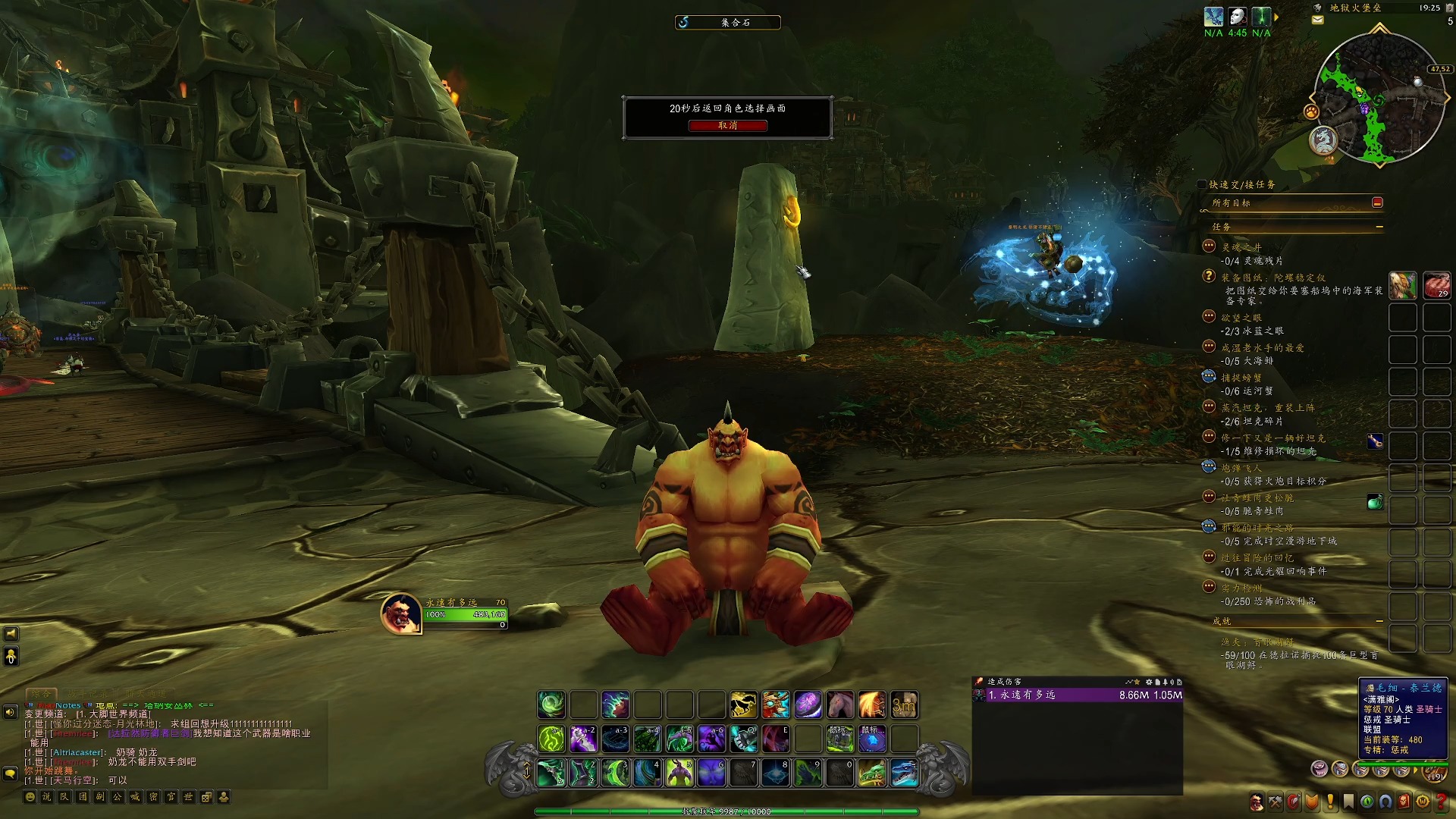Screen dimensions: 1456x819
Task: Use the glowing green crescent ability on slot 3
Action: click(x=615, y=773)
